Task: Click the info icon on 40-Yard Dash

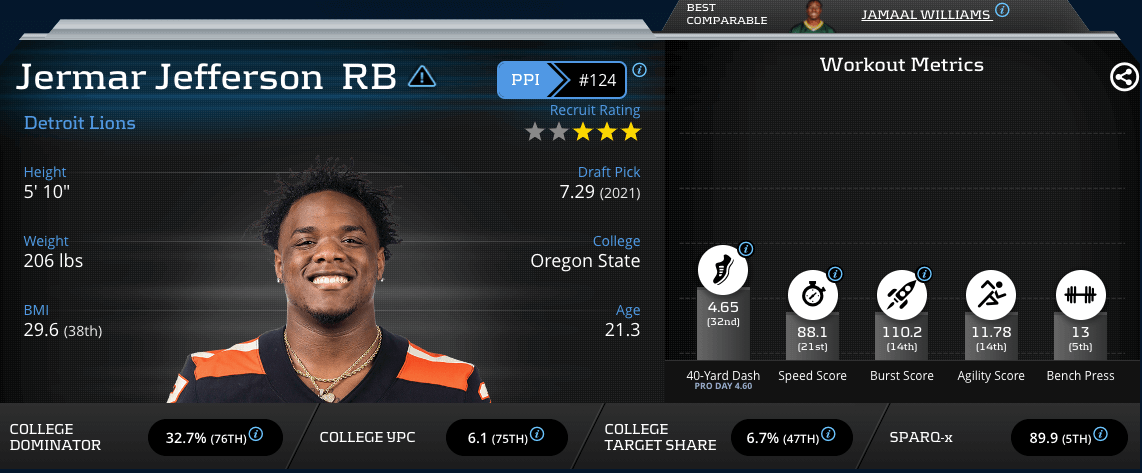Action: 745,249
